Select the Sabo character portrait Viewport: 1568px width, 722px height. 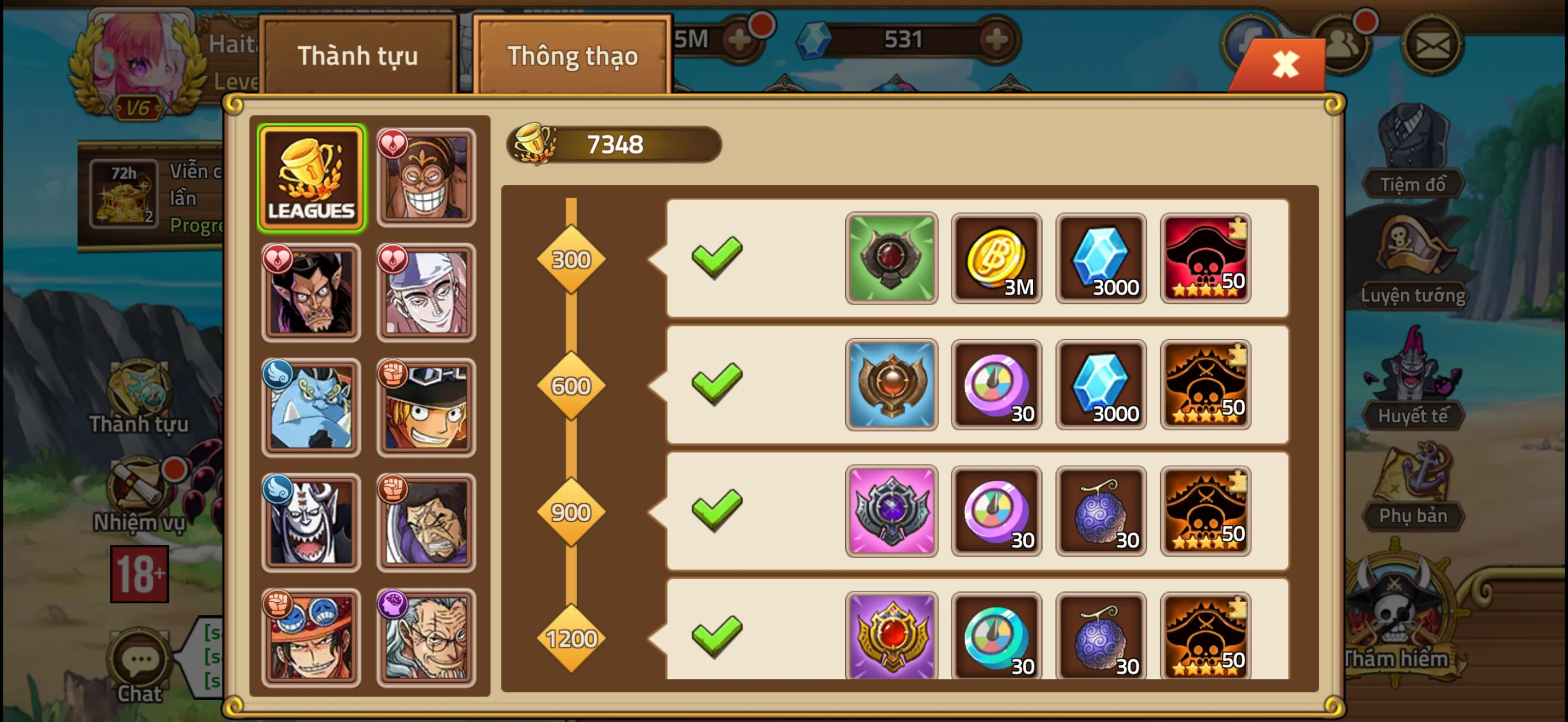tap(426, 406)
